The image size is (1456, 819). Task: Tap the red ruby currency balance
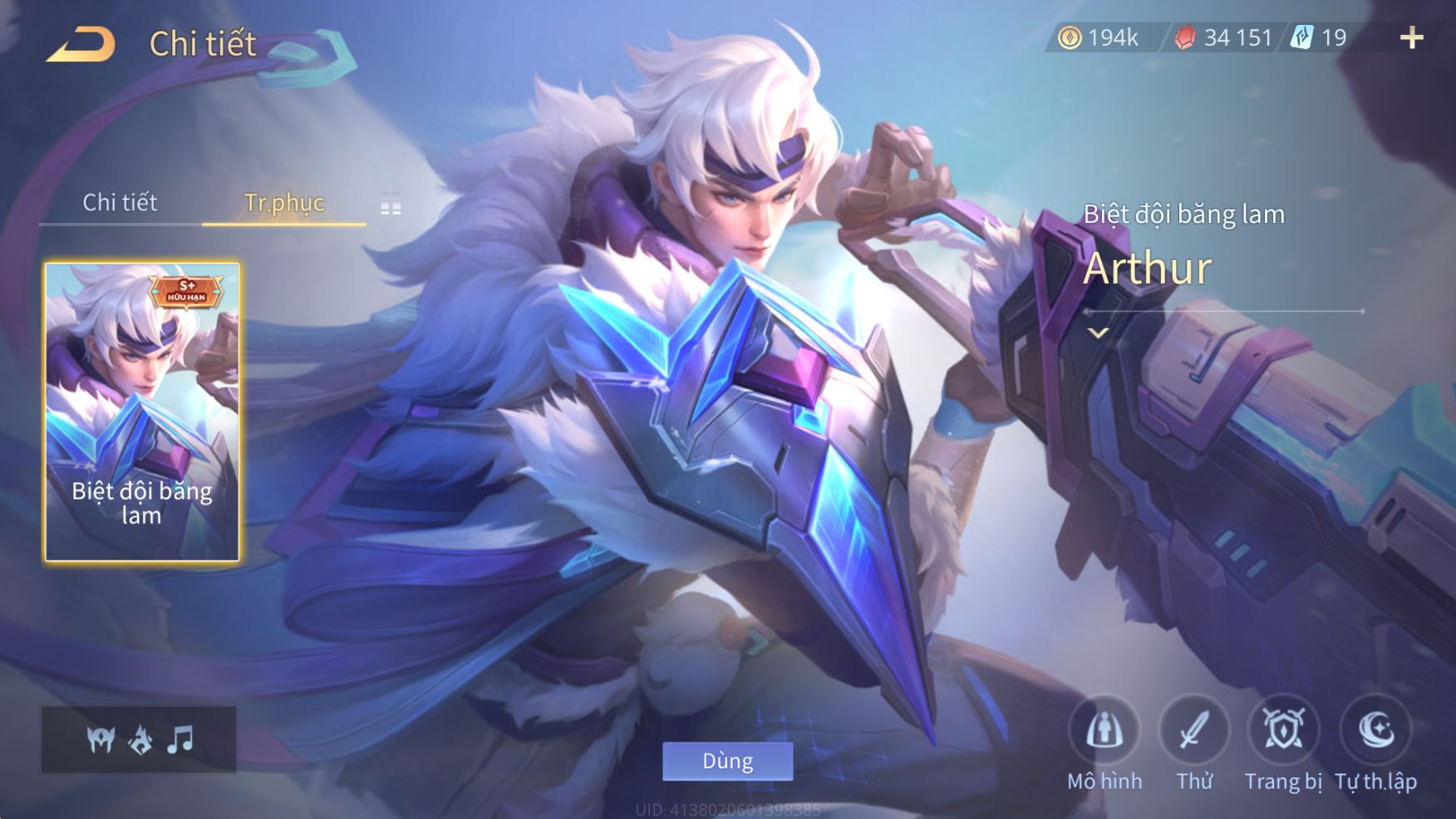pyautogui.click(x=1222, y=37)
